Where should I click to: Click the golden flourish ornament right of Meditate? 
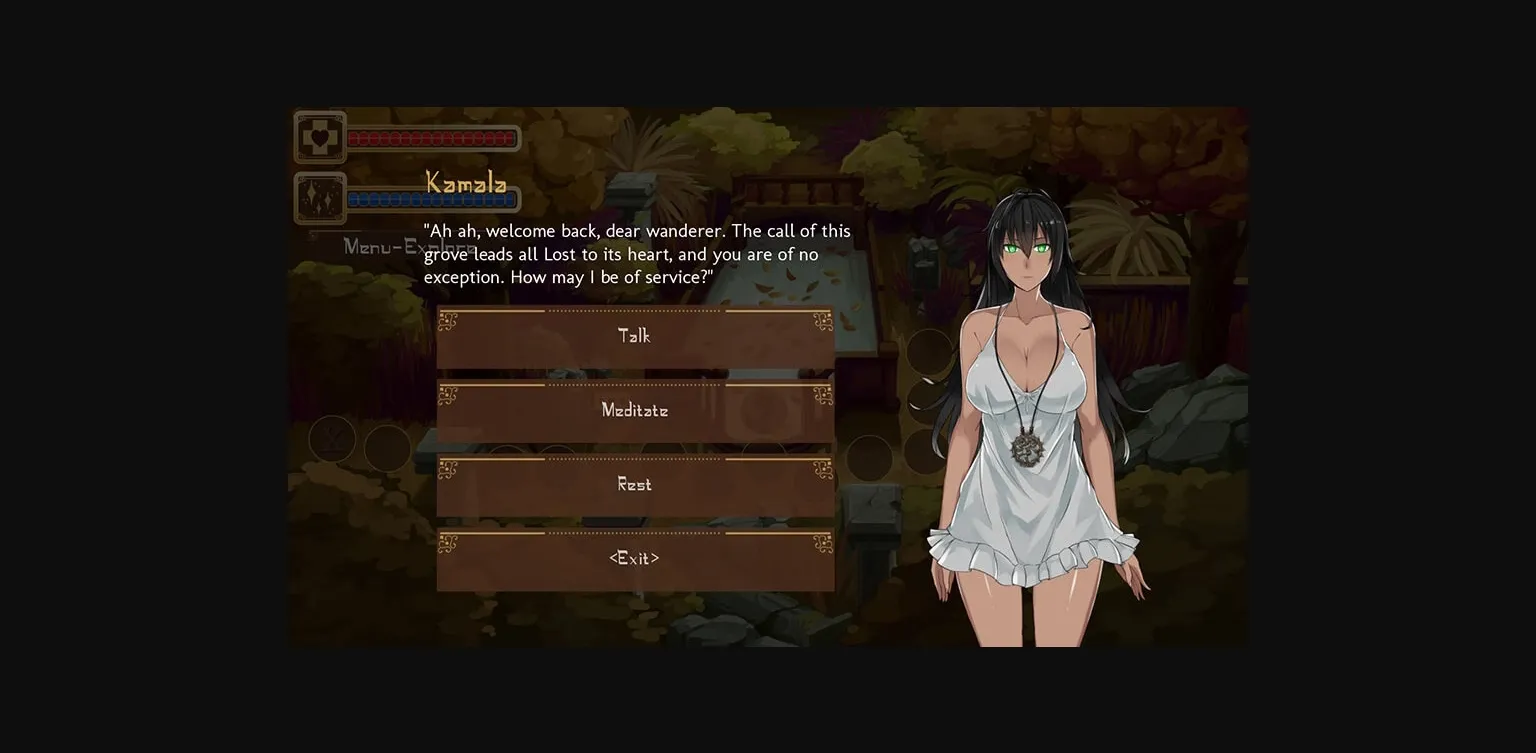tap(822, 395)
